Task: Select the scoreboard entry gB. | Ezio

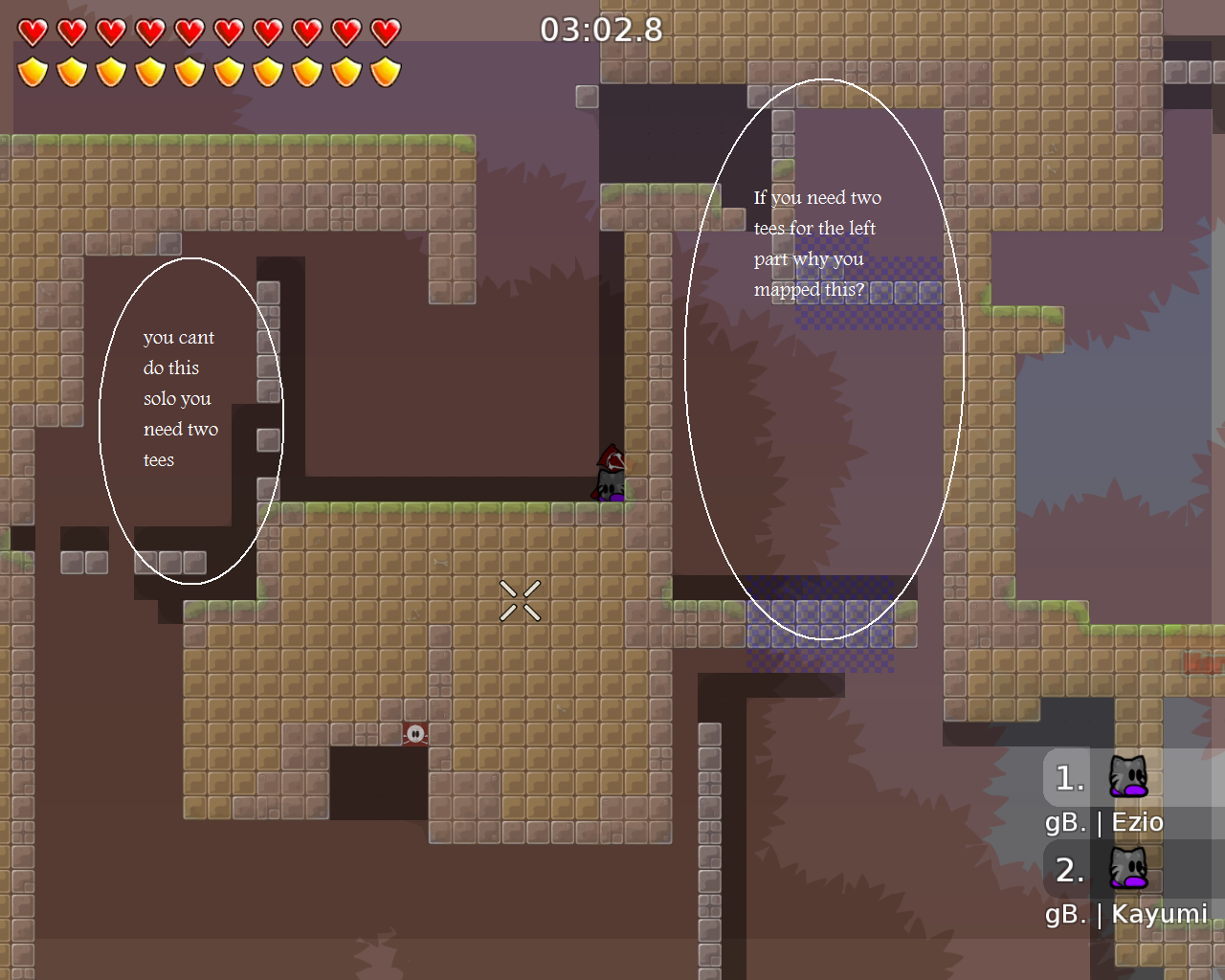Action: pos(1102,821)
